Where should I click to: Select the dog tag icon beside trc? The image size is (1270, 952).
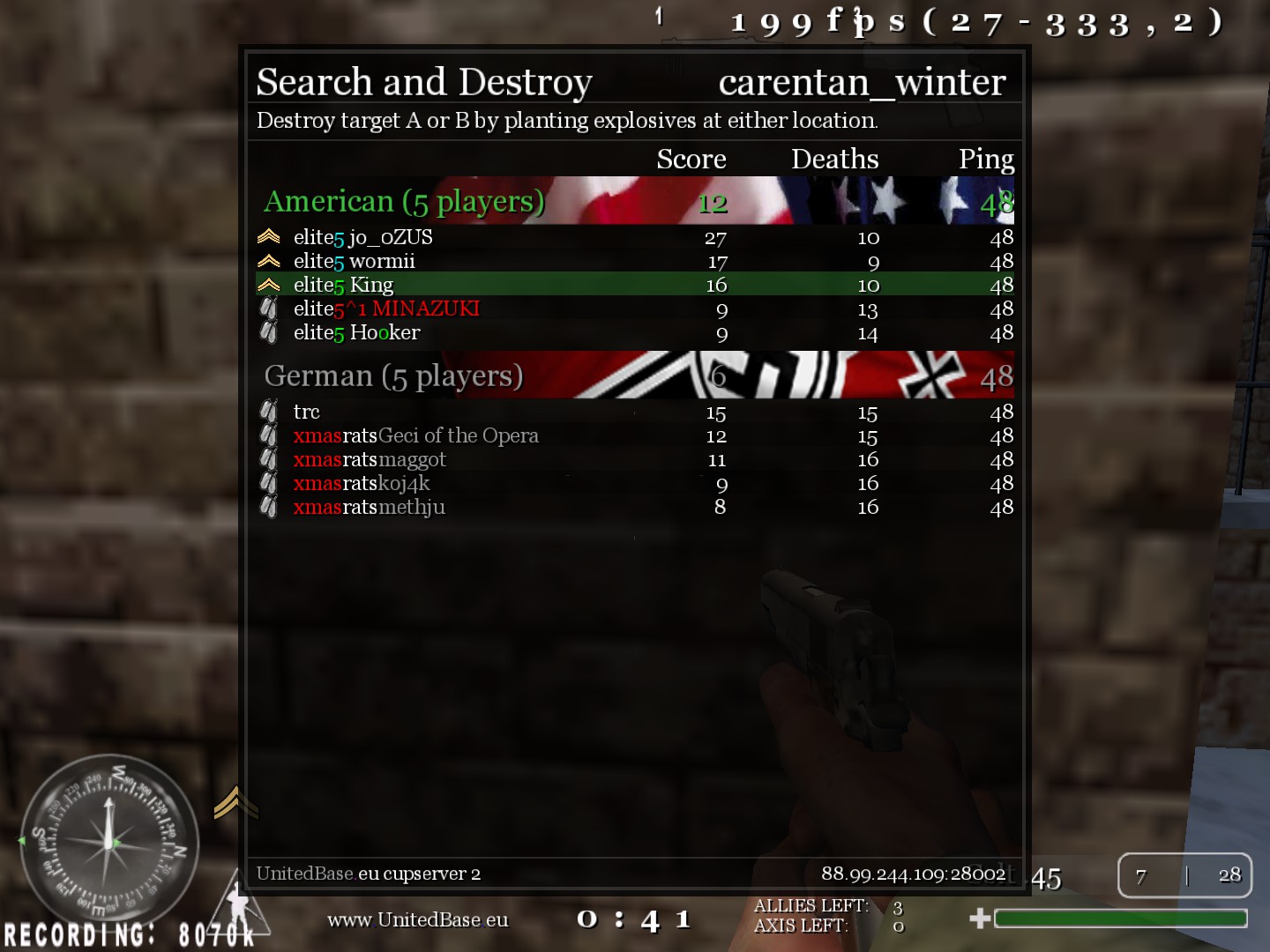point(269,412)
